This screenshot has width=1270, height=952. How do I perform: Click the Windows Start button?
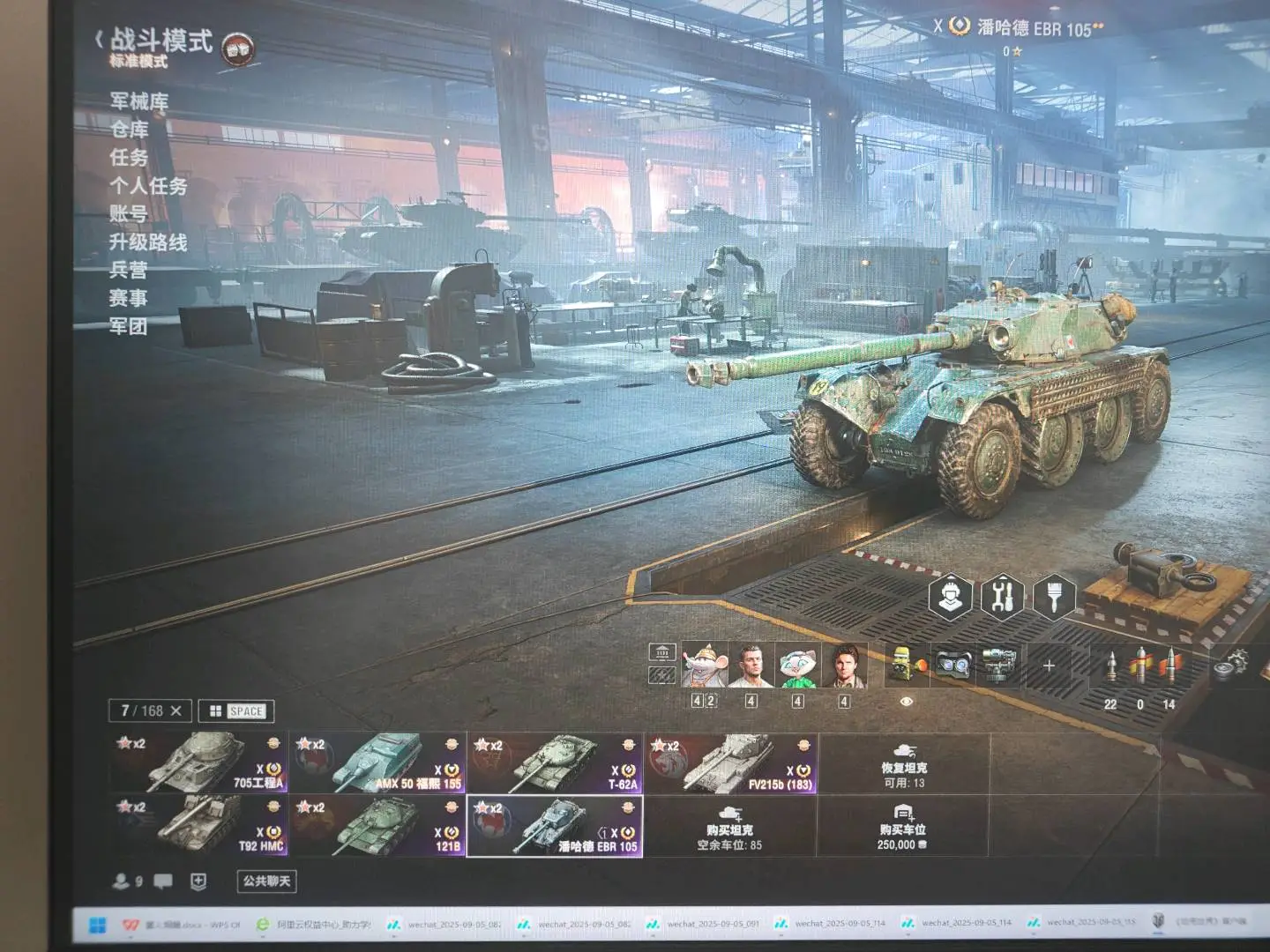[x=98, y=924]
